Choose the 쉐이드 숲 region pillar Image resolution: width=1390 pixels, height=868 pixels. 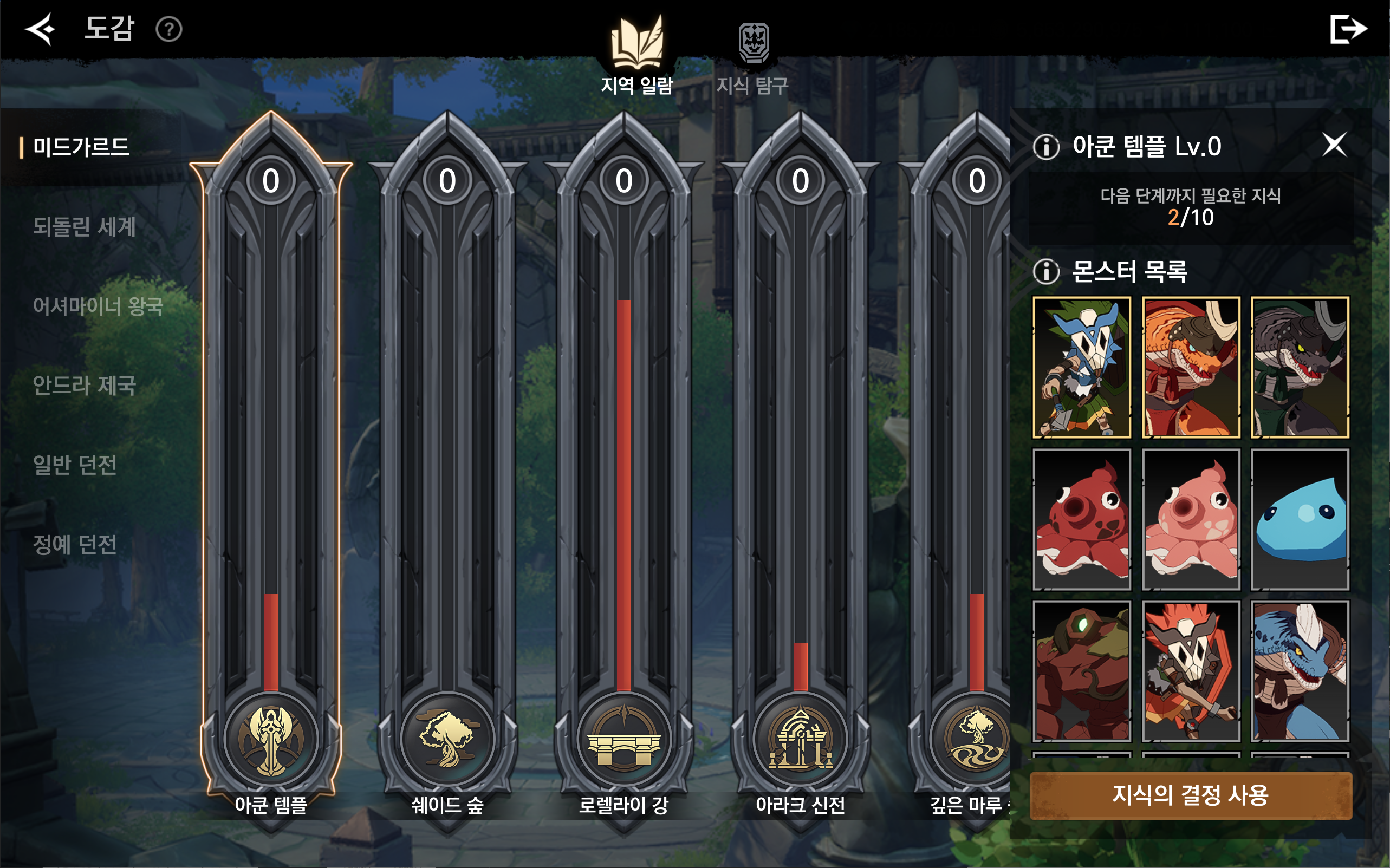coord(447,459)
